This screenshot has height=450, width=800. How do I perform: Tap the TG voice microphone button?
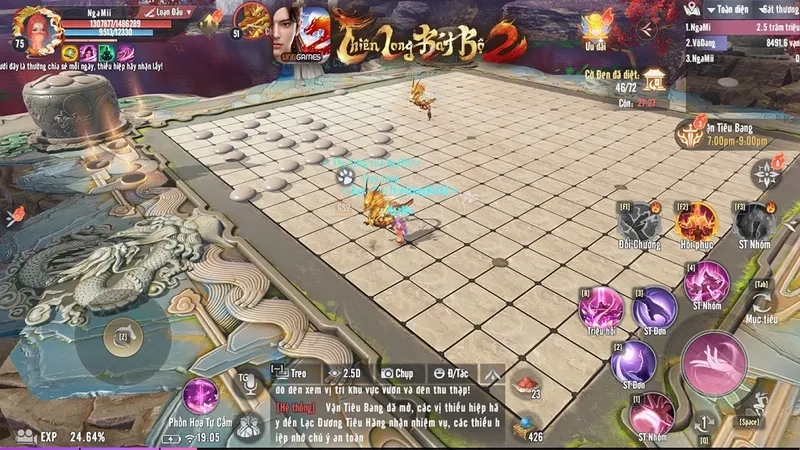coord(246,382)
